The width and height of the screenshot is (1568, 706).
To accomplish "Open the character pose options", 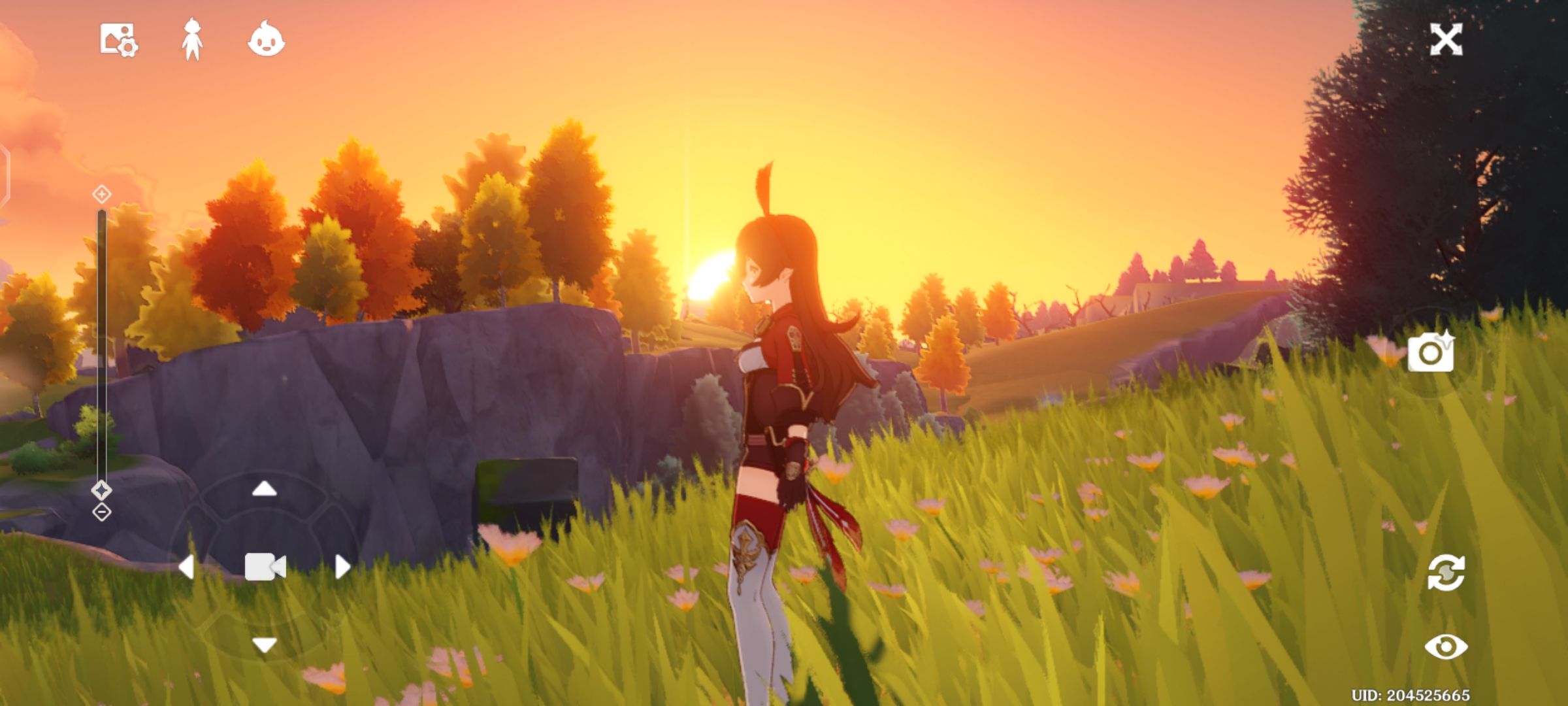I will click(191, 40).
